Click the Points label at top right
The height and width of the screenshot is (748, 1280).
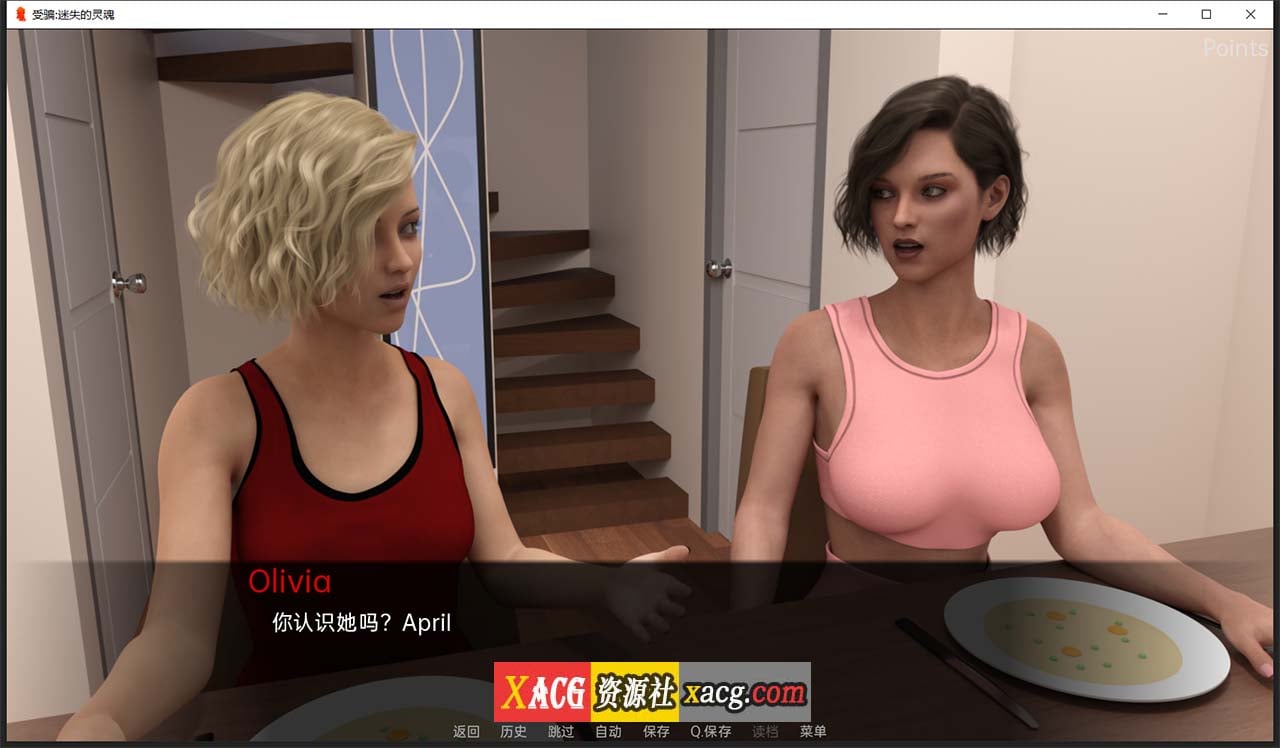pos(1234,48)
